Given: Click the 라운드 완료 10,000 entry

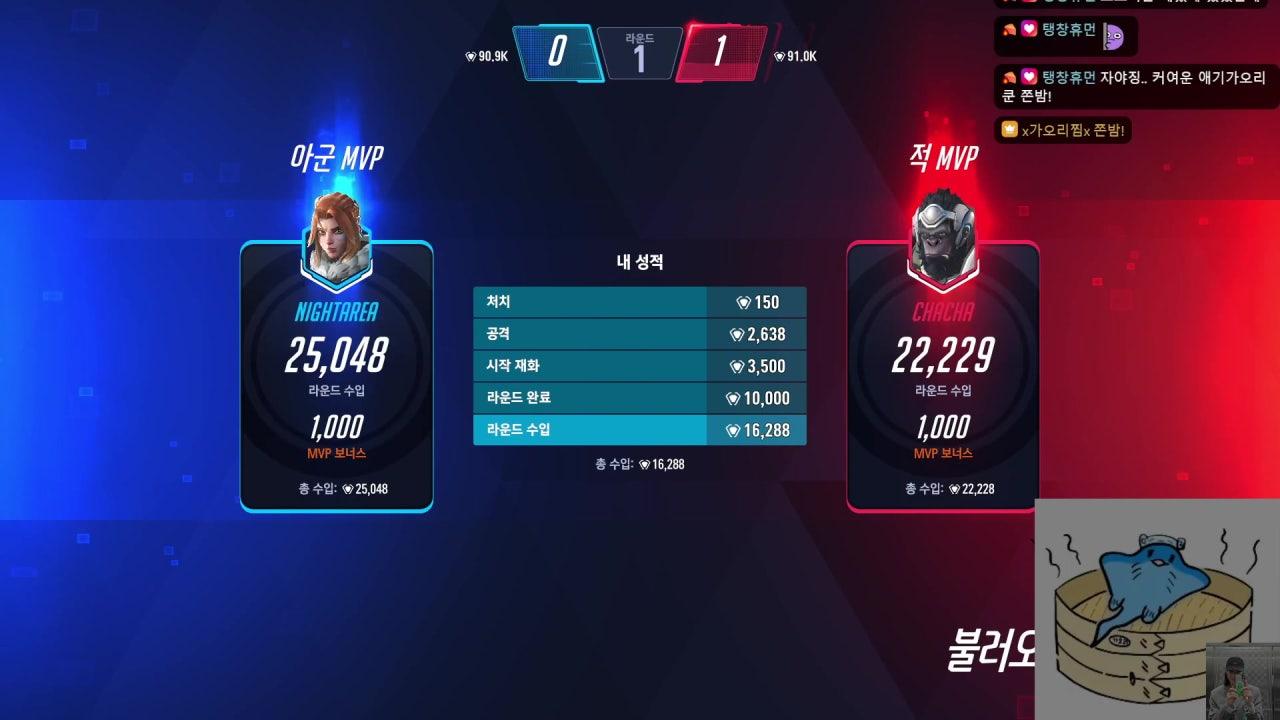Looking at the screenshot, I should pyautogui.click(x=640, y=398).
